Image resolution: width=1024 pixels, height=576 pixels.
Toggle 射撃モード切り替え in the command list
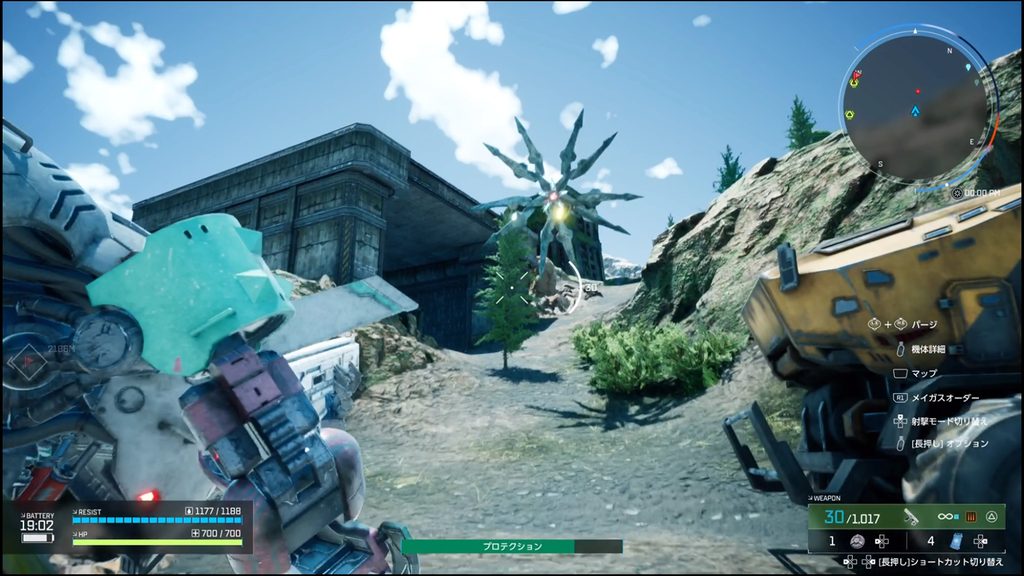tap(949, 420)
